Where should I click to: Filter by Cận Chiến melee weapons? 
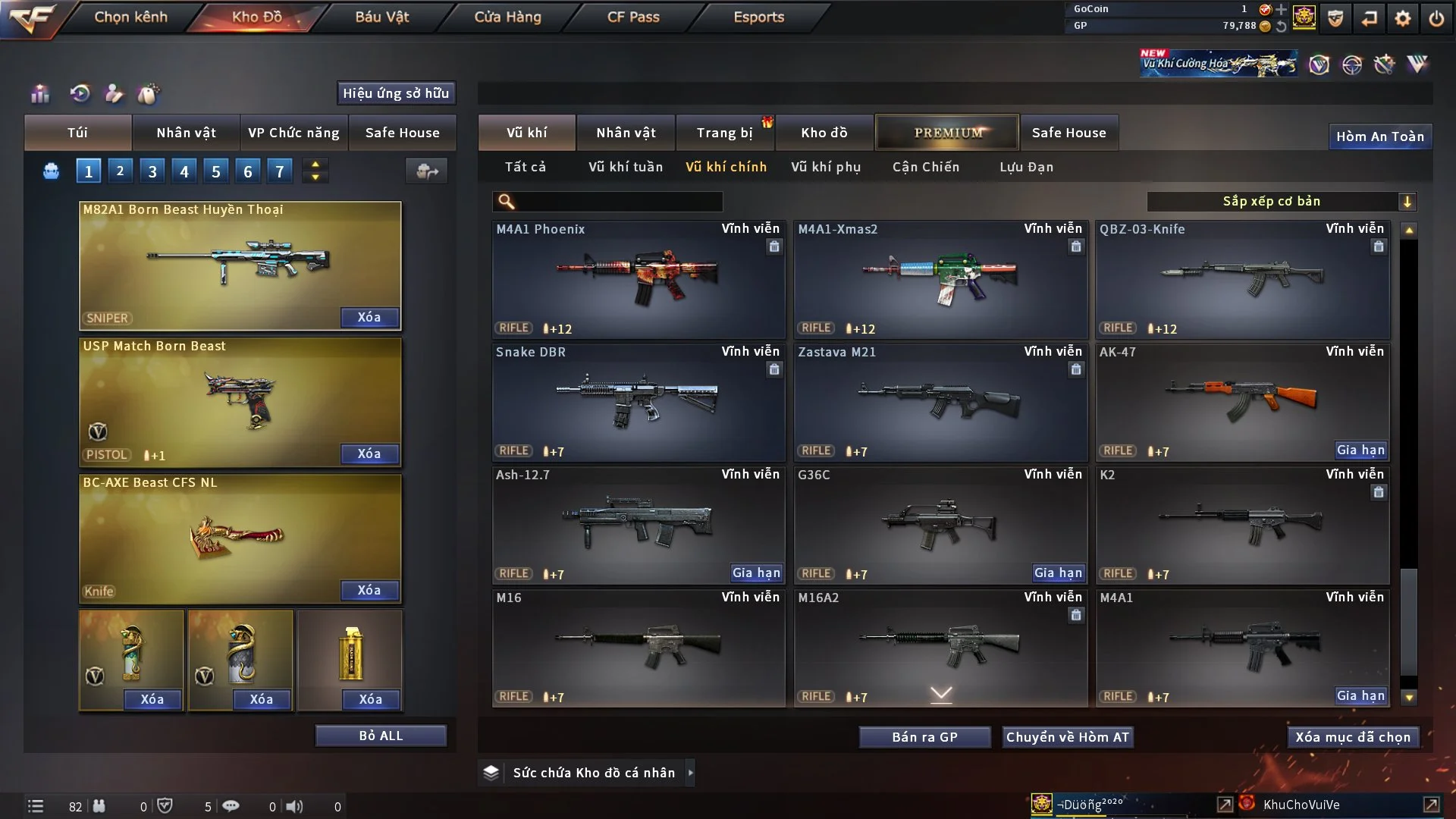[926, 167]
